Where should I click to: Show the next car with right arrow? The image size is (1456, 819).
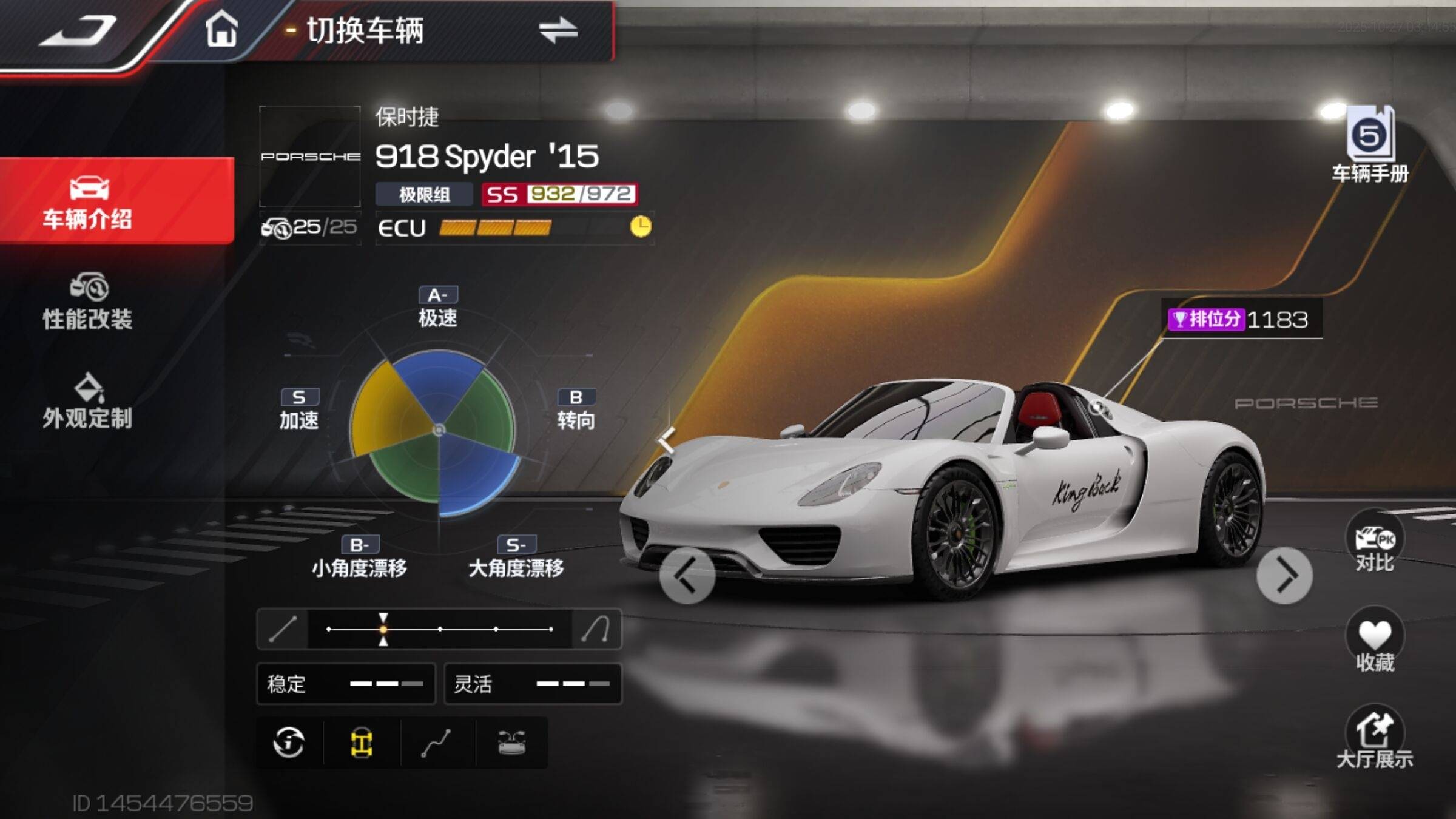point(1284,575)
